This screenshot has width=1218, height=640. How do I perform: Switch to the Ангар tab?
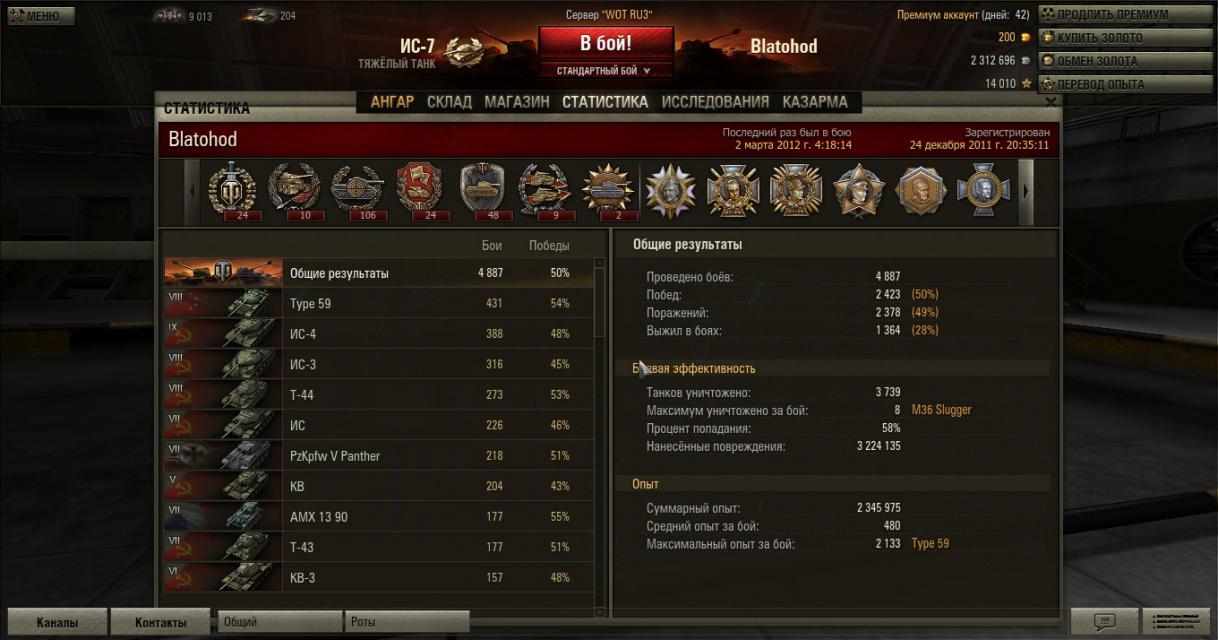pyautogui.click(x=392, y=102)
